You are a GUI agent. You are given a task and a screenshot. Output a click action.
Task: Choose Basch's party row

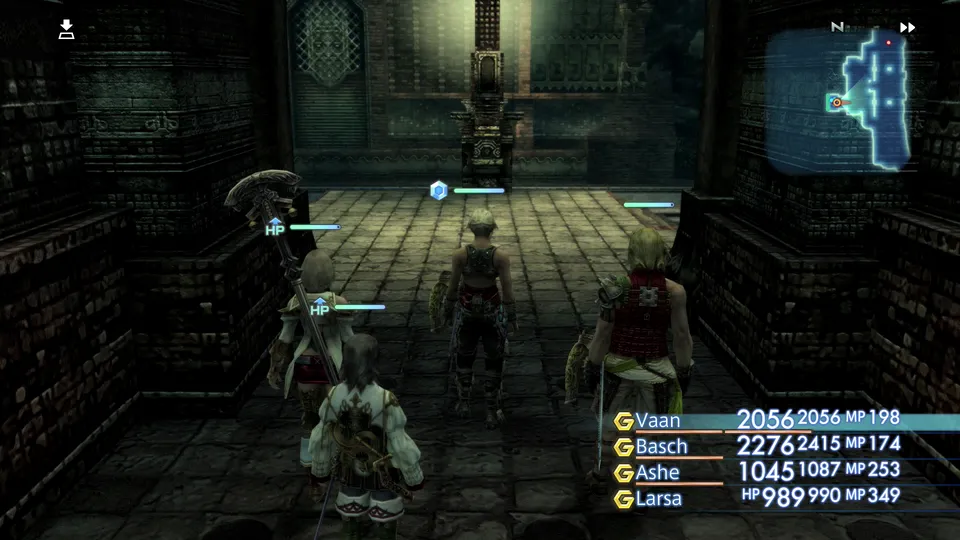[x=661, y=445]
